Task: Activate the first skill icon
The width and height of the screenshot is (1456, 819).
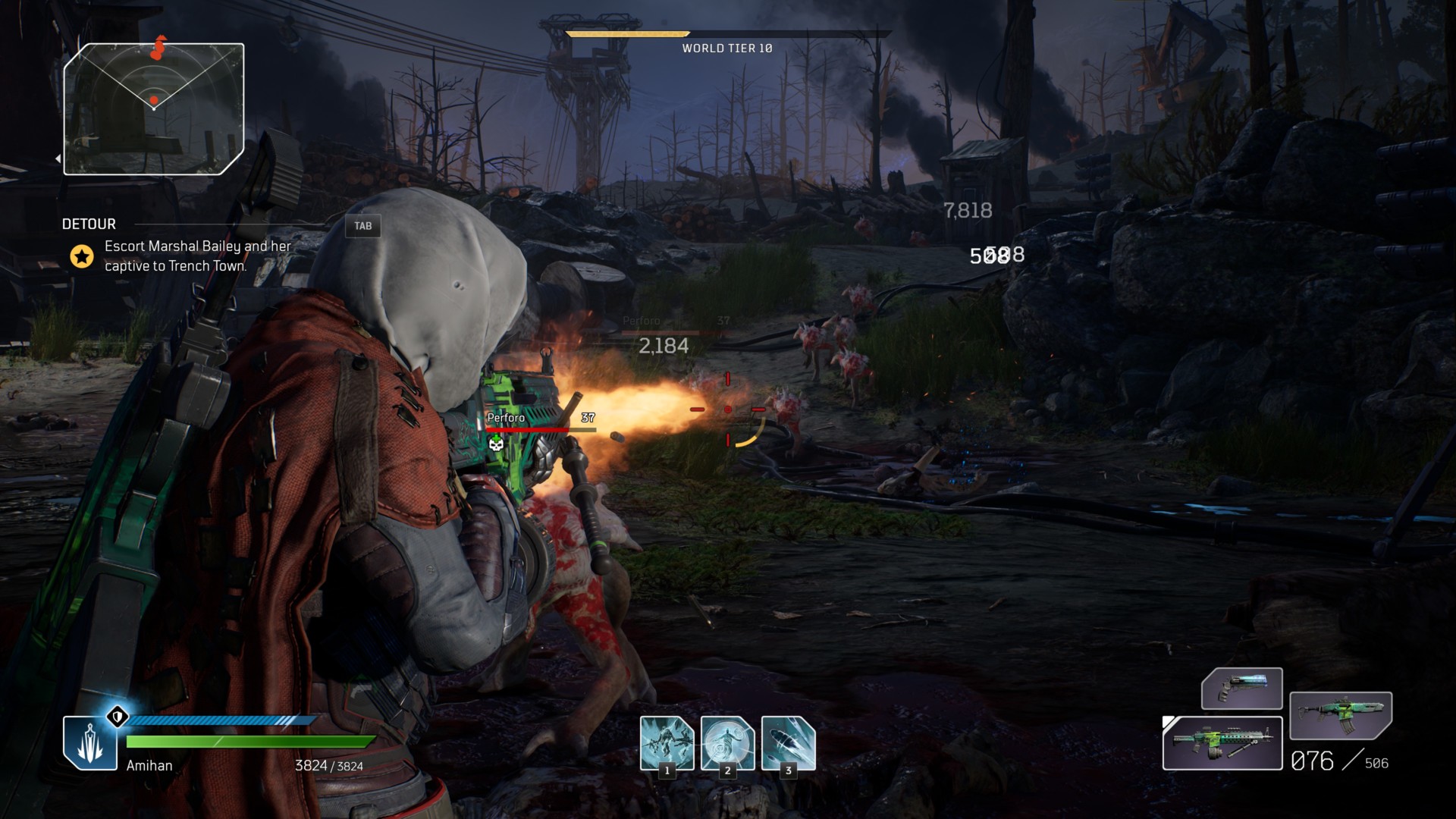Action: click(667, 743)
